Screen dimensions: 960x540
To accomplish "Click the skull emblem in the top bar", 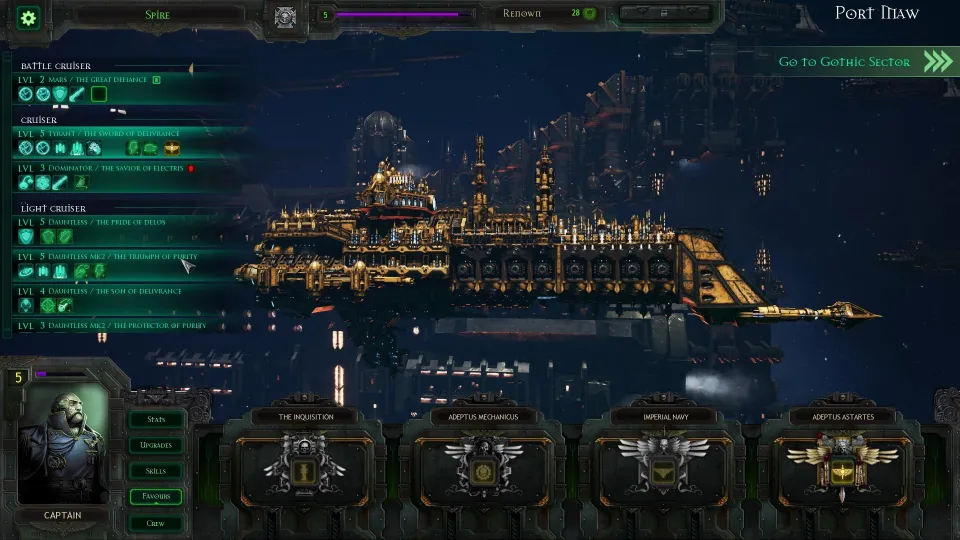I will coord(285,17).
